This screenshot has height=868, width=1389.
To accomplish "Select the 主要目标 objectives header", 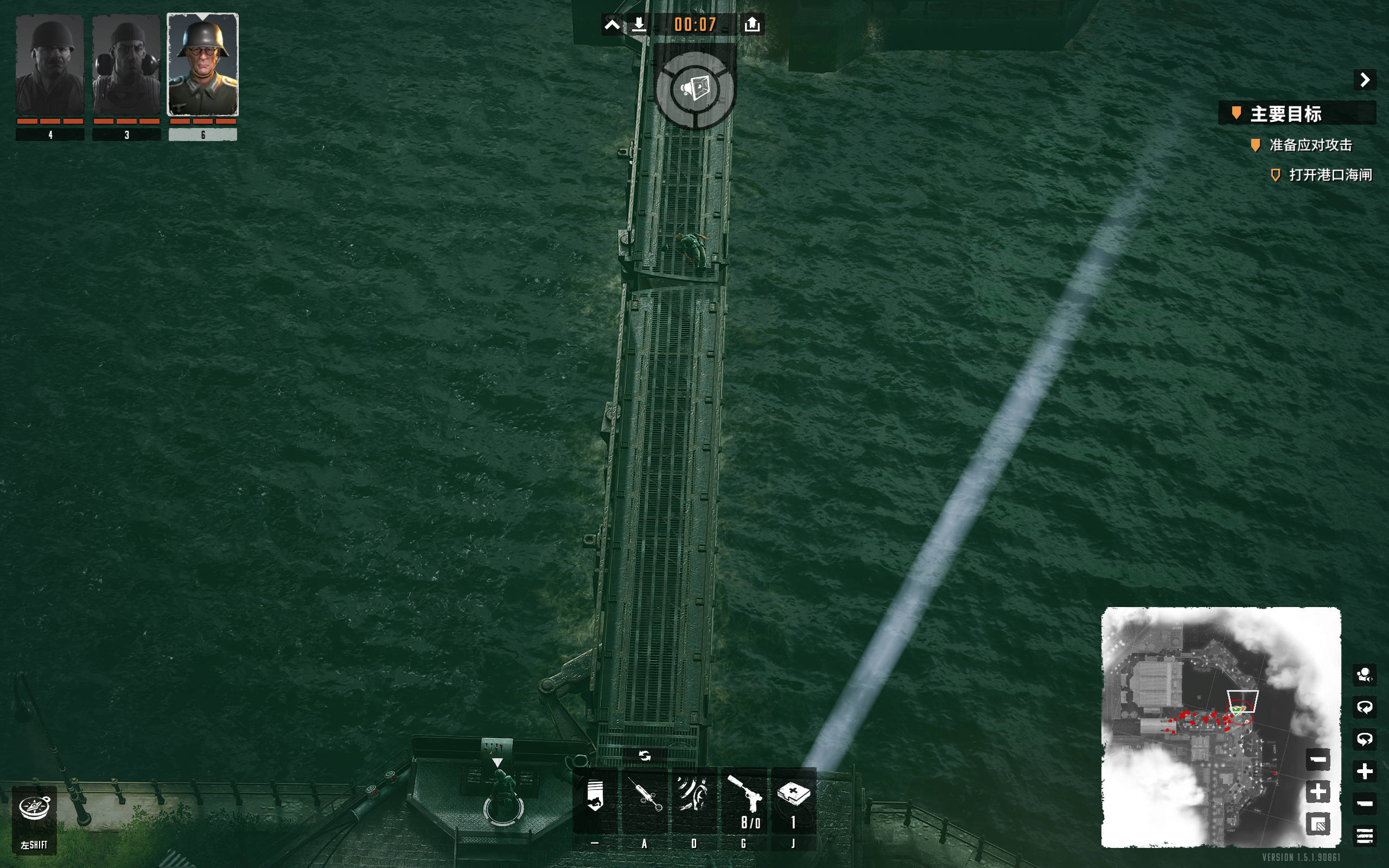I will [1286, 114].
